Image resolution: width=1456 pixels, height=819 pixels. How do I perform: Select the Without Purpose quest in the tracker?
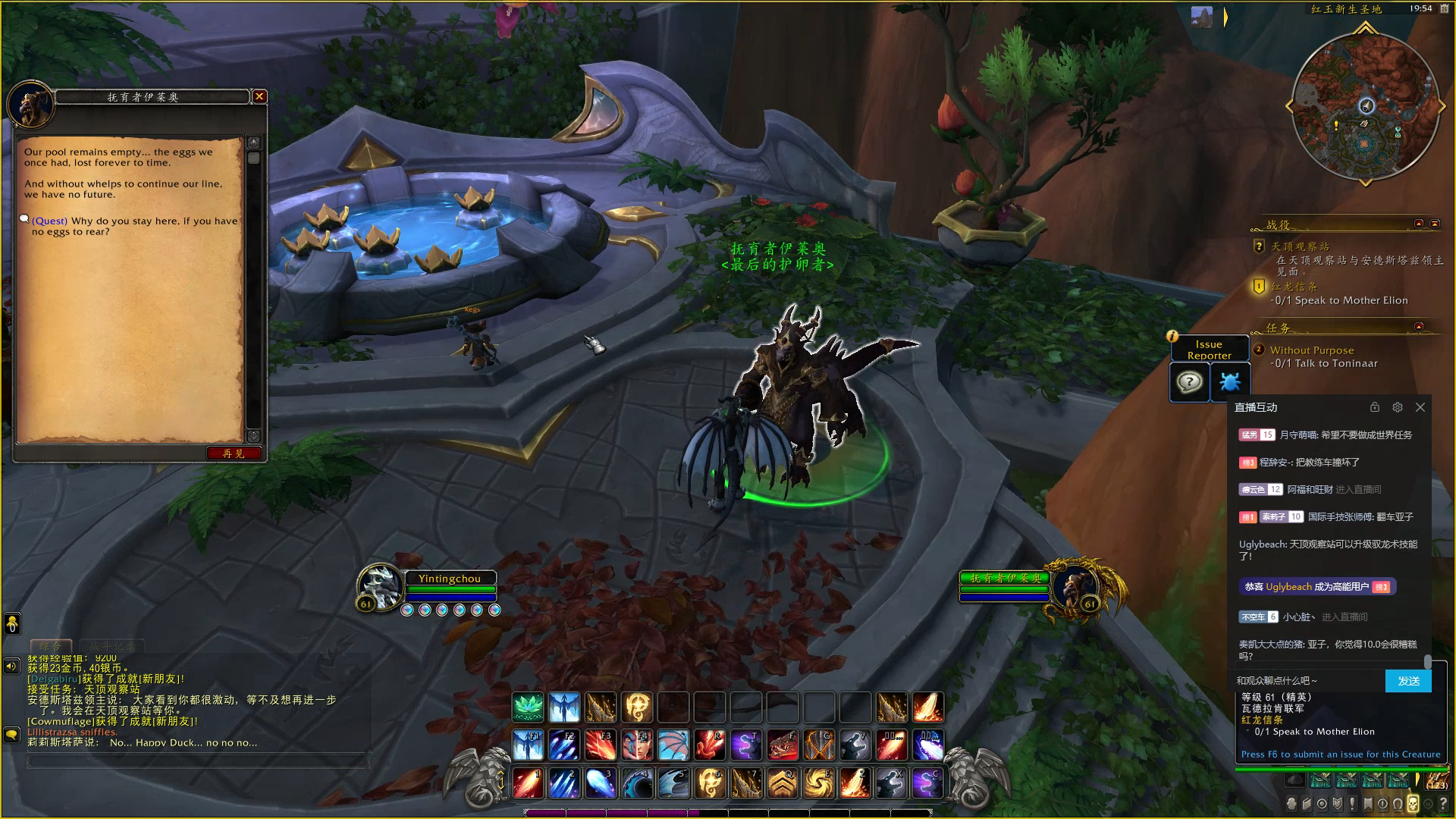click(1311, 350)
